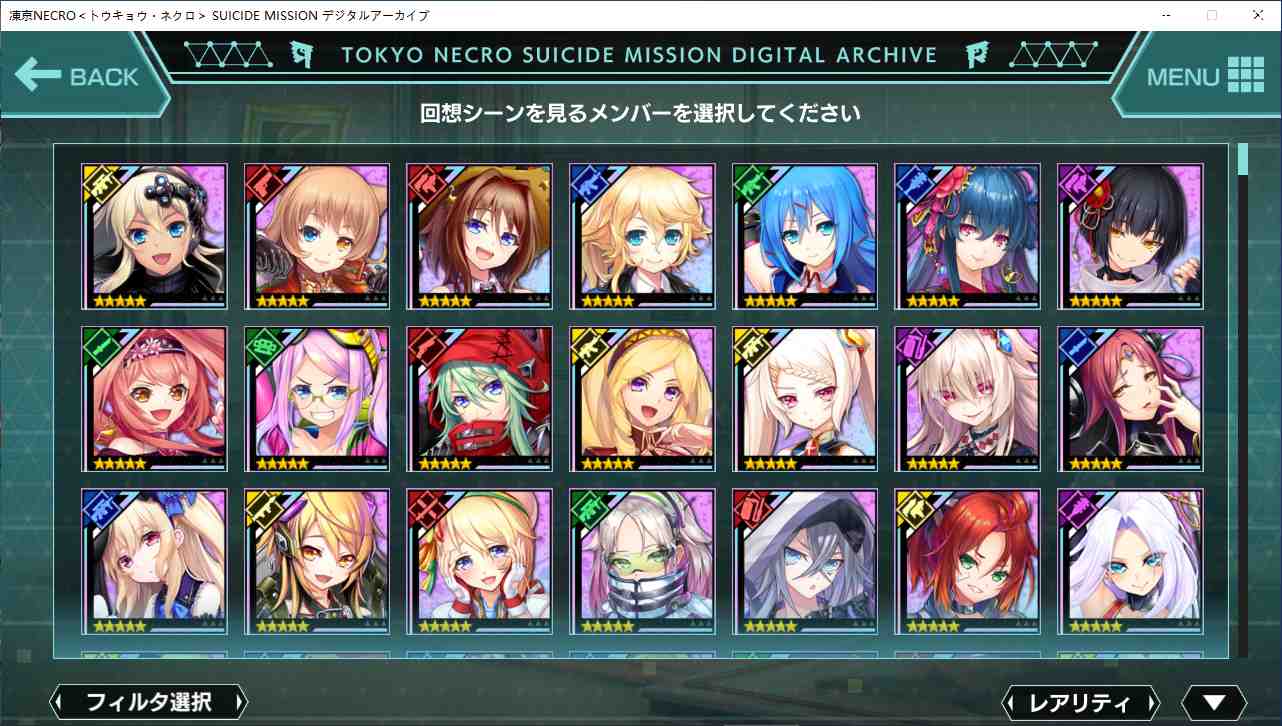Open the down-arrow sort button at bottom right

(1215, 701)
